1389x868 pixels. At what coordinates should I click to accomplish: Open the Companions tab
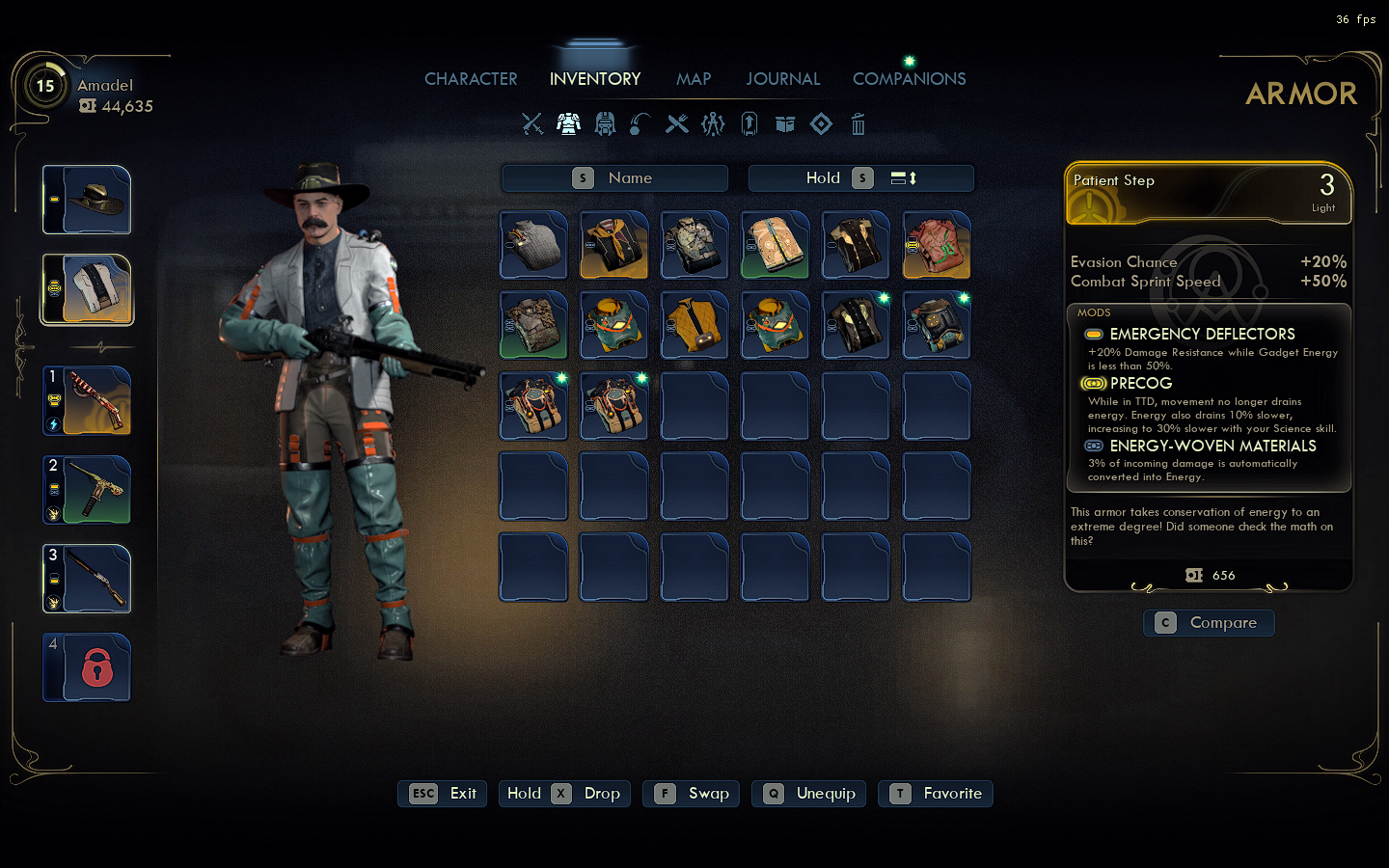tap(909, 79)
